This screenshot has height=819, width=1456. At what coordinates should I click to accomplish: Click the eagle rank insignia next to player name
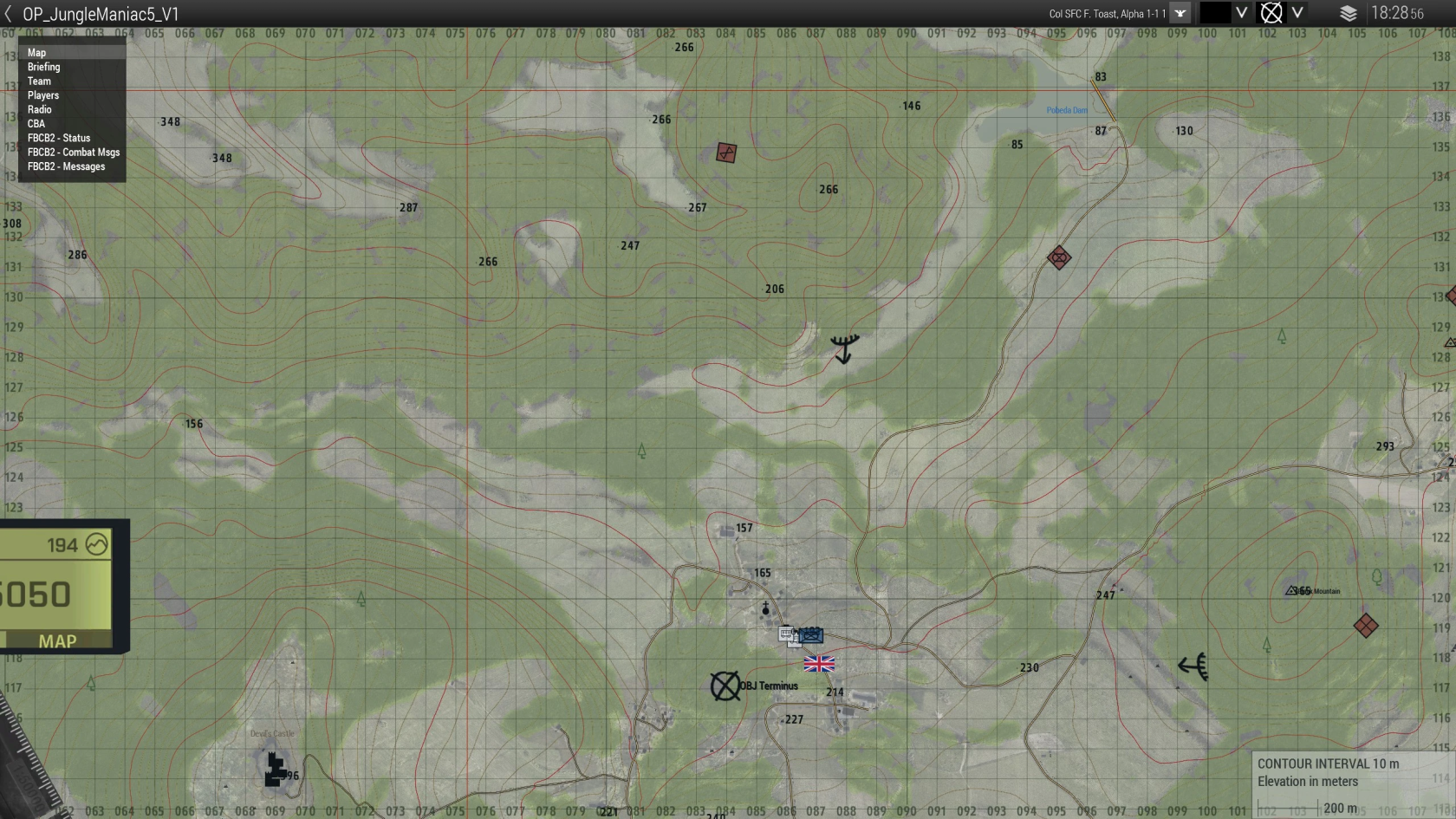[1180, 14]
